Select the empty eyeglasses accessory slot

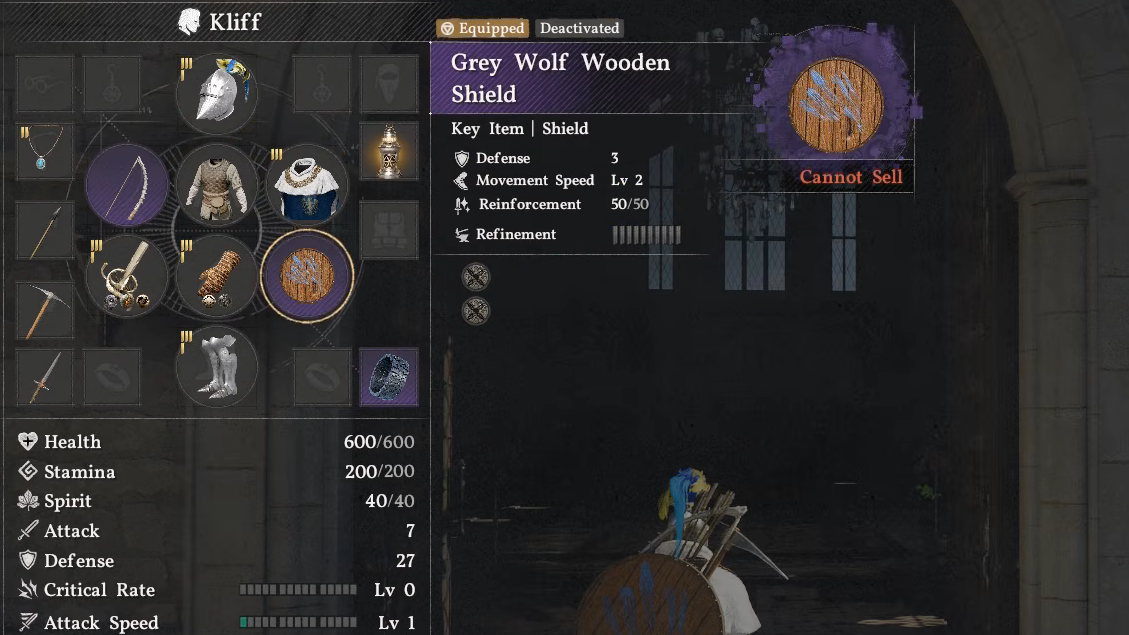(45, 84)
